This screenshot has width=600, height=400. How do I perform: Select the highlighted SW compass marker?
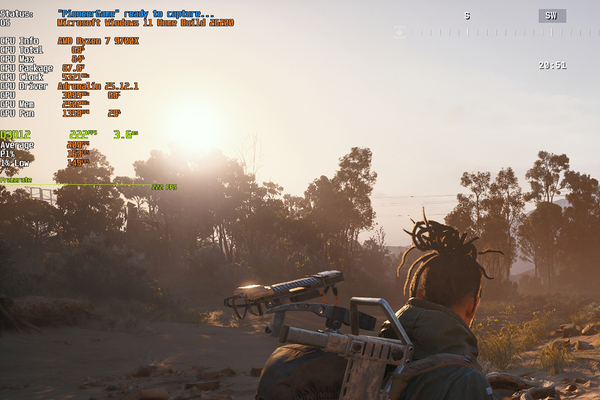[552, 16]
